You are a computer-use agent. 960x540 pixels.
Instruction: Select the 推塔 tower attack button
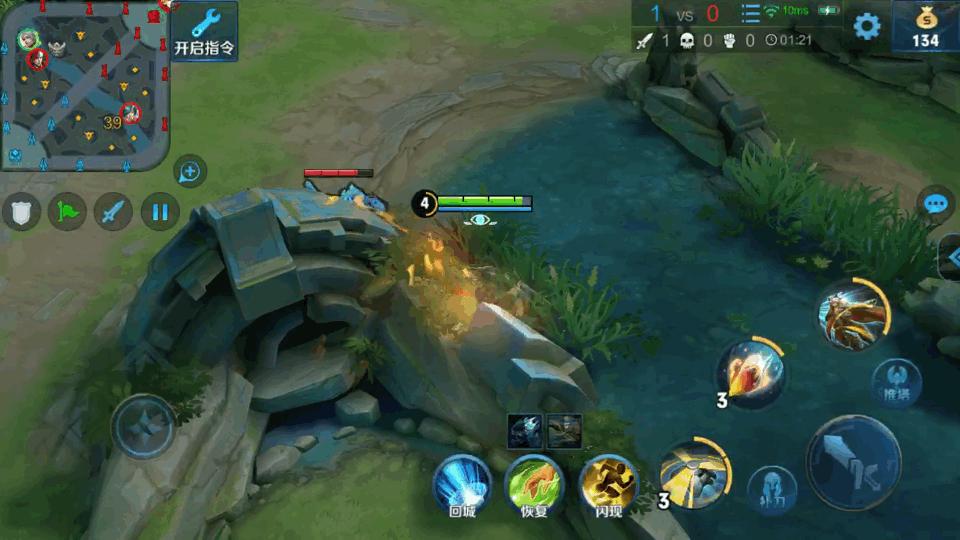(896, 381)
